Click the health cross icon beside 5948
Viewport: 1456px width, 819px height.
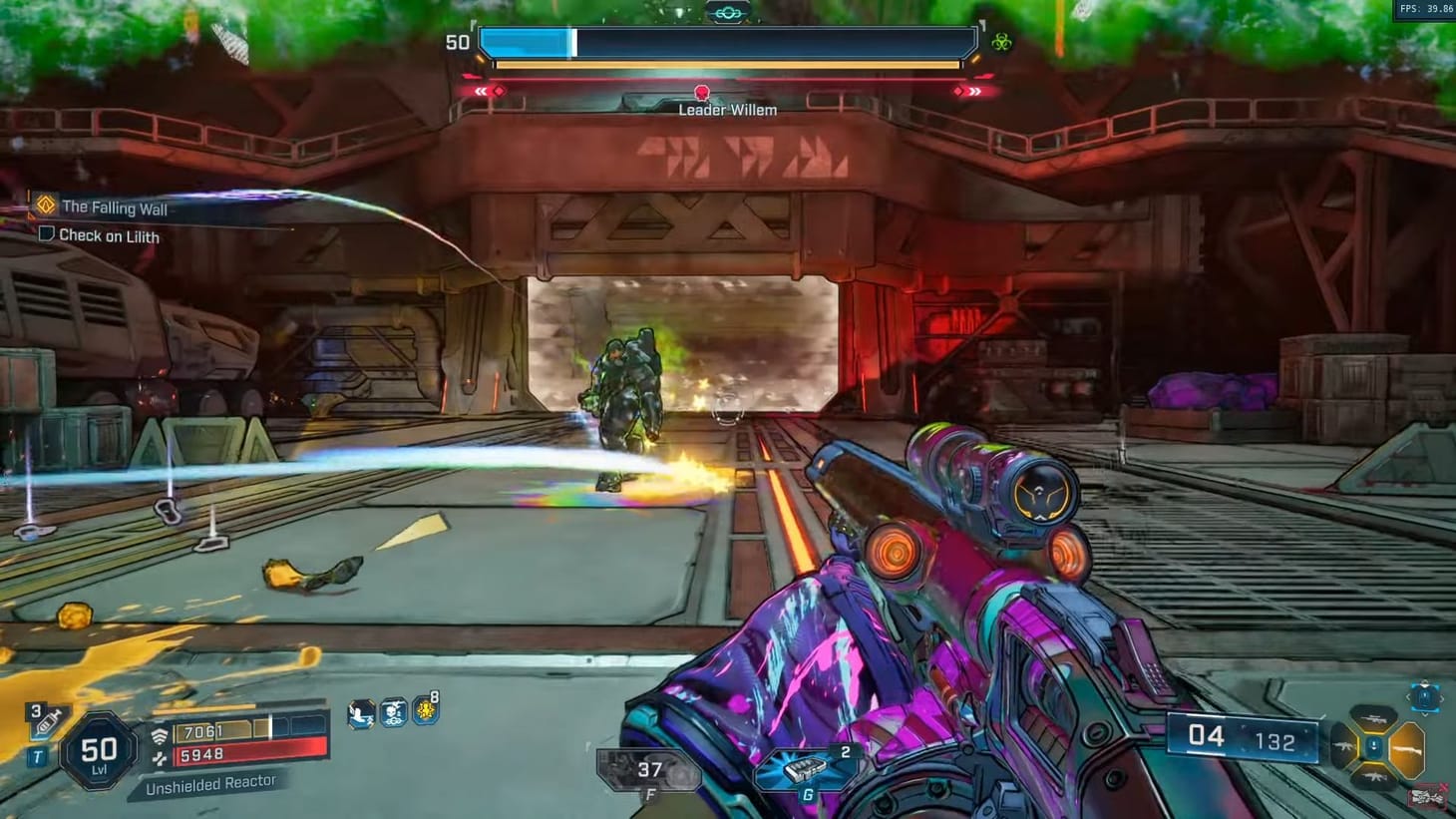point(160,756)
